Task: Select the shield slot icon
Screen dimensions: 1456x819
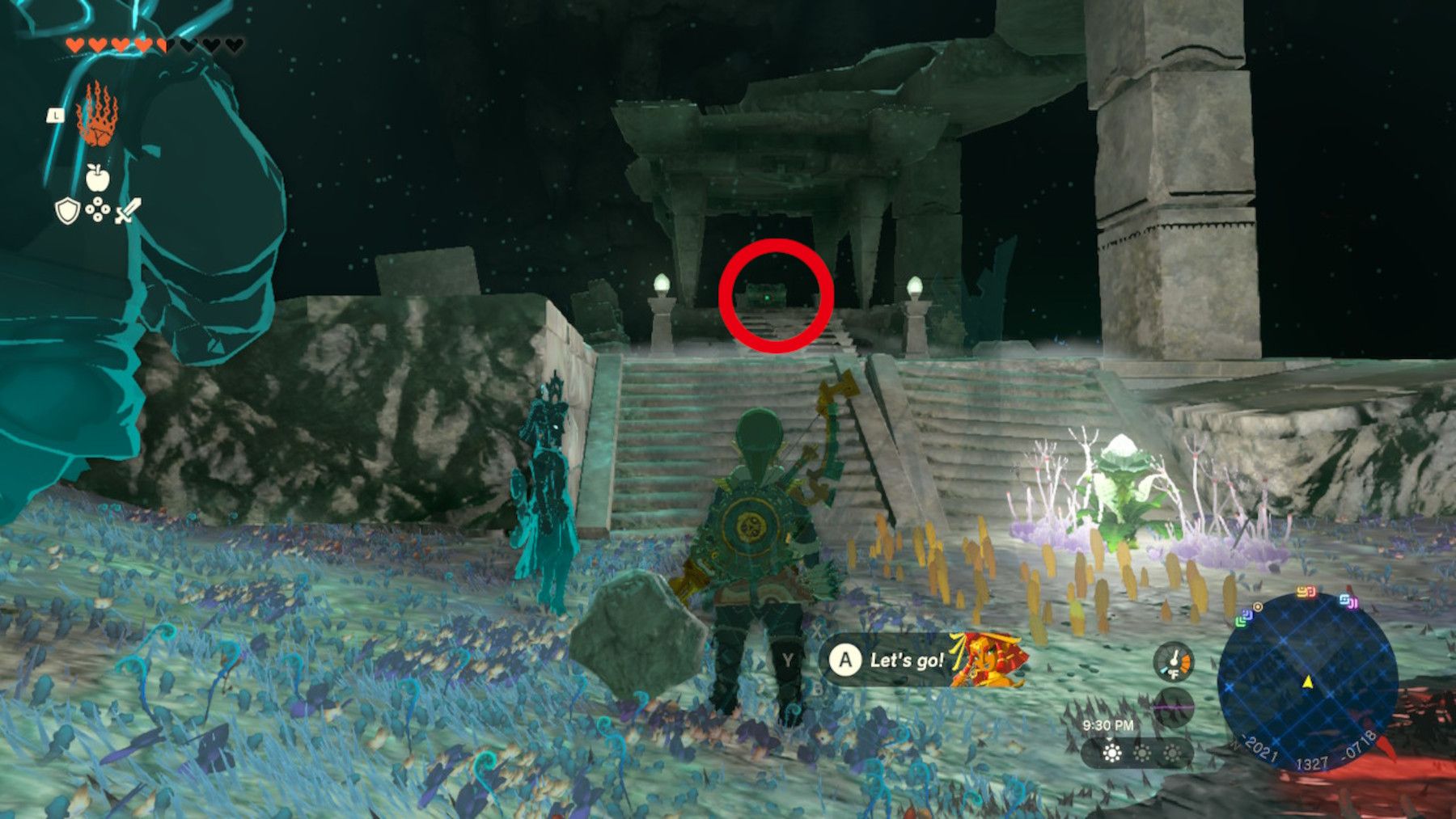Action: [67, 210]
